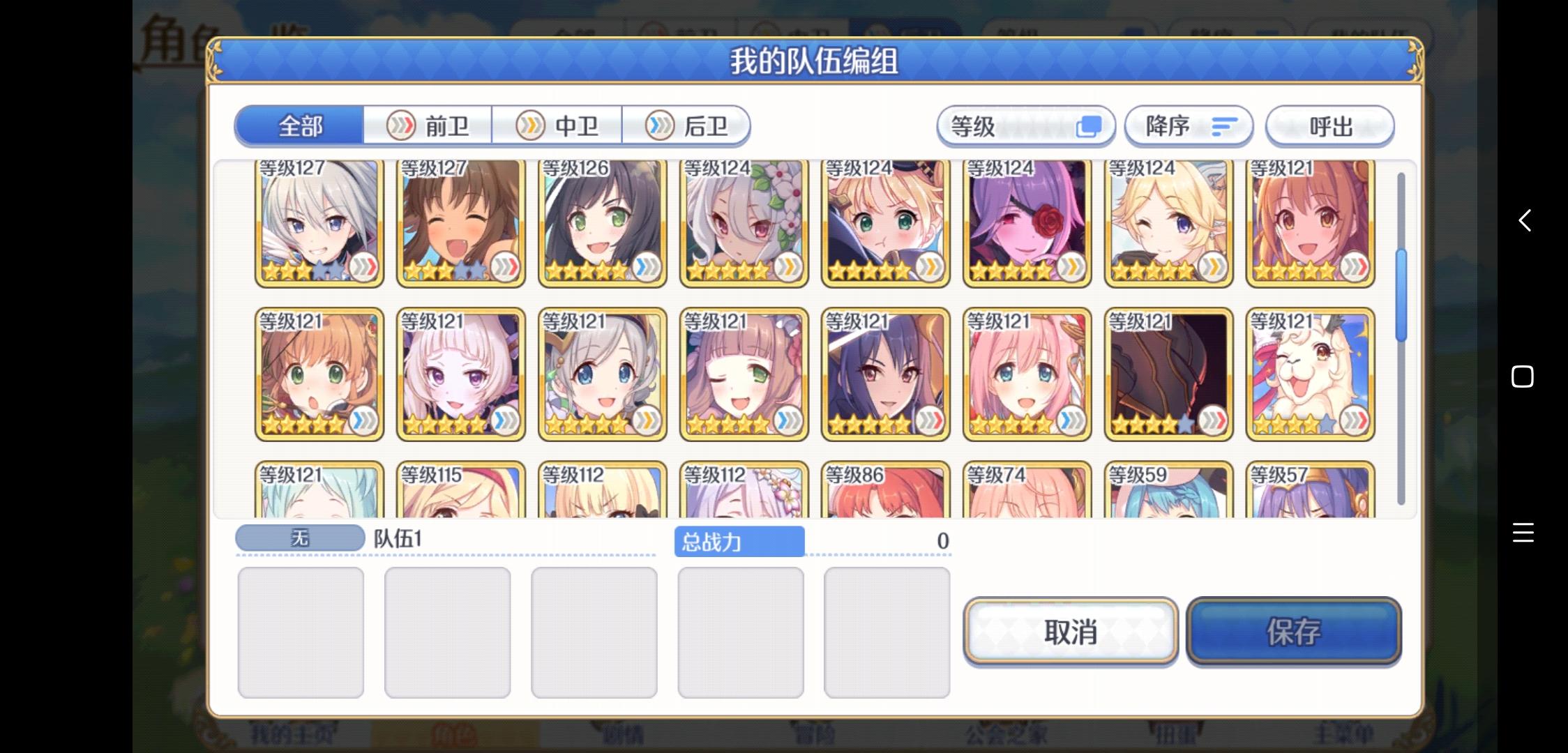Toggle the 无 support setting pill
Viewport: 1568px width, 753px height.
pos(299,537)
